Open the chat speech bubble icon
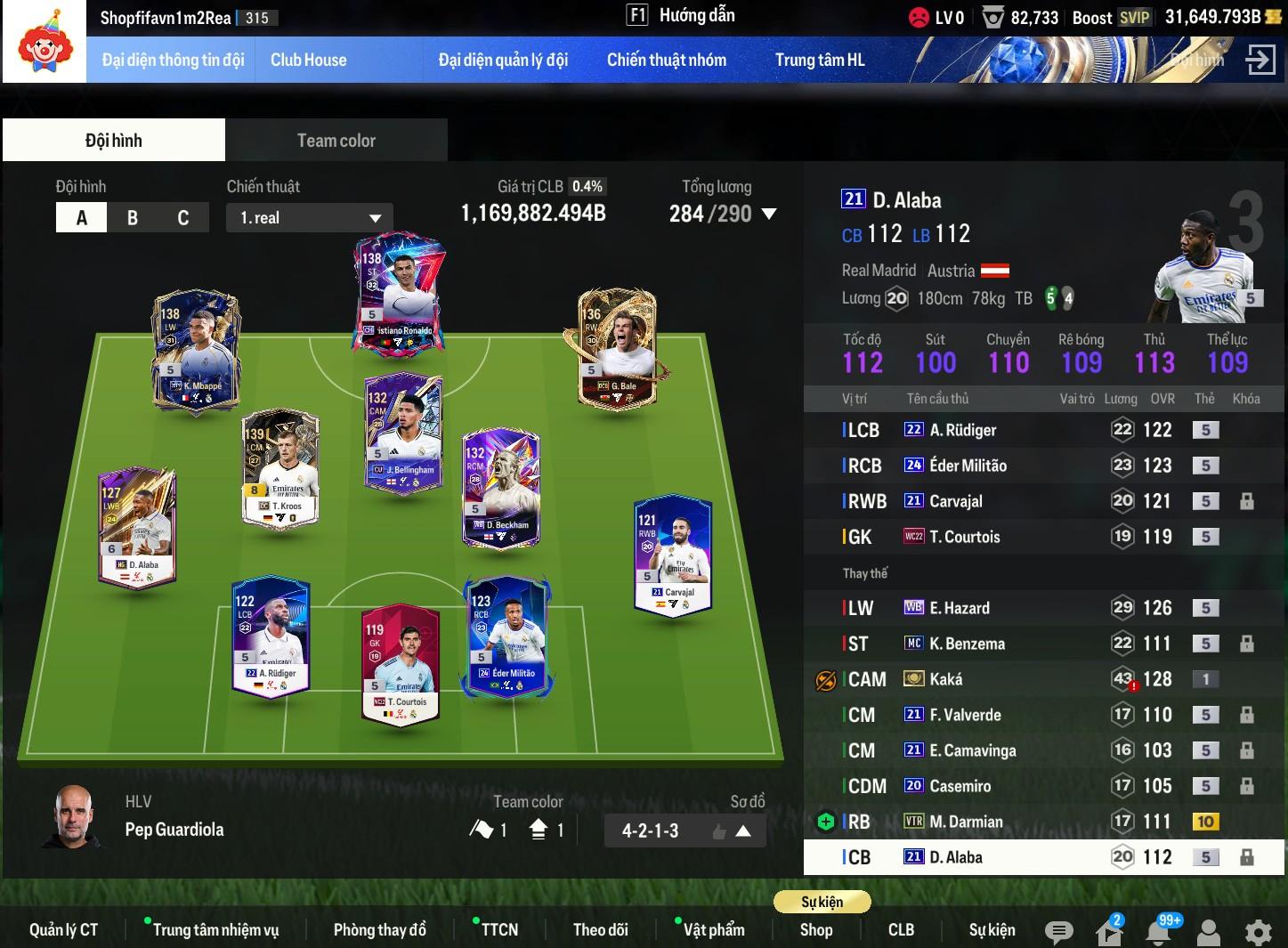 1058,932
